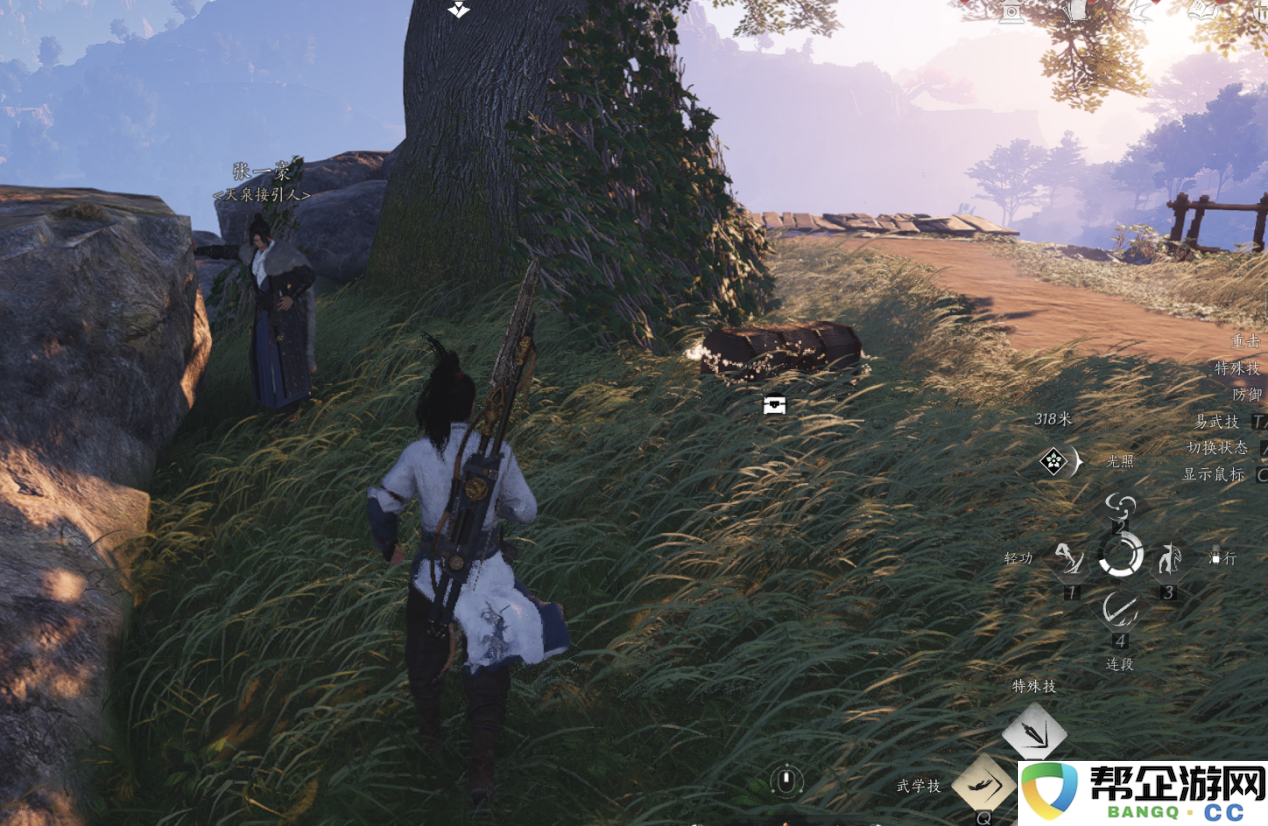
Task: Trigger the 潜行 stealth skill icon
Action: 1168,558
